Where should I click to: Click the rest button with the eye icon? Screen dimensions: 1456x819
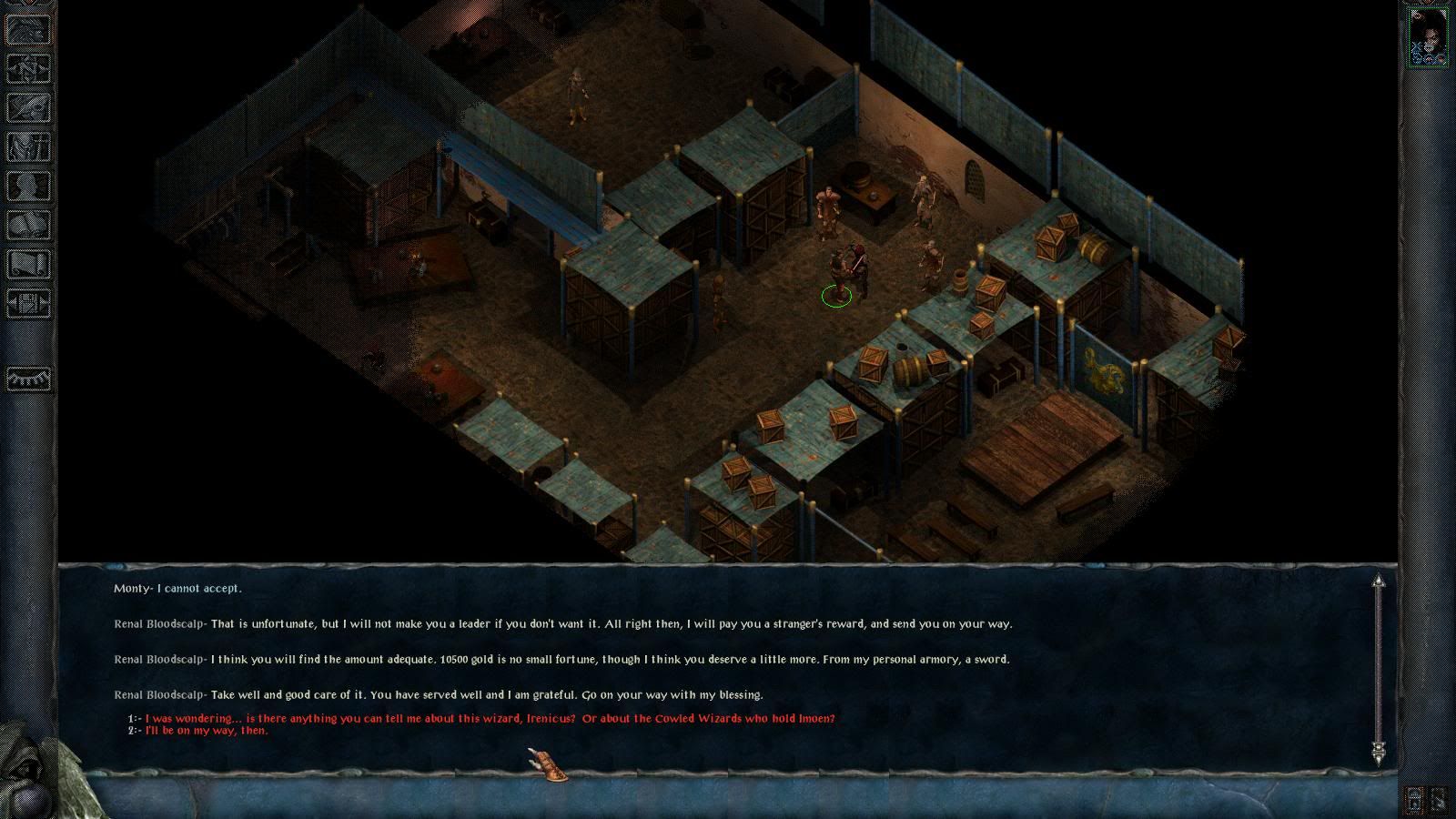pyautogui.click(x=28, y=378)
